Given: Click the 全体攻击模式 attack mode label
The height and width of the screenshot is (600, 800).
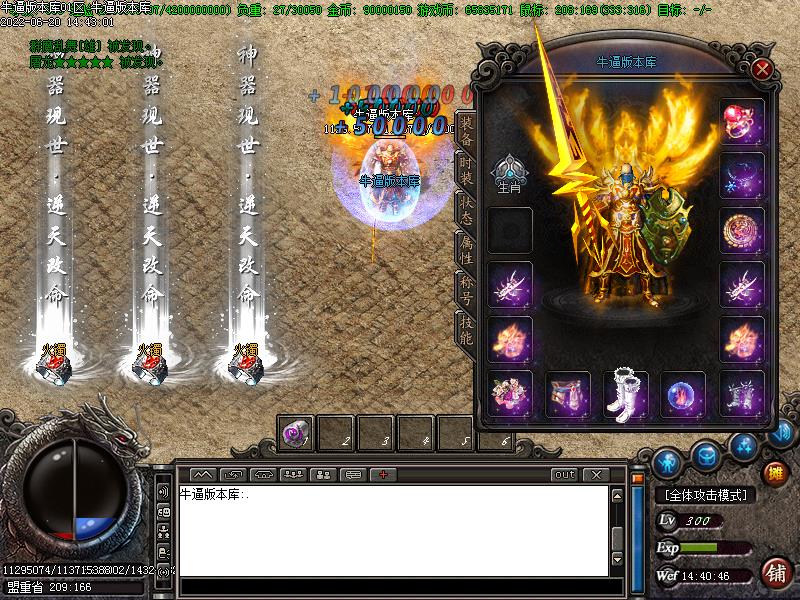Looking at the screenshot, I should [x=705, y=495].
